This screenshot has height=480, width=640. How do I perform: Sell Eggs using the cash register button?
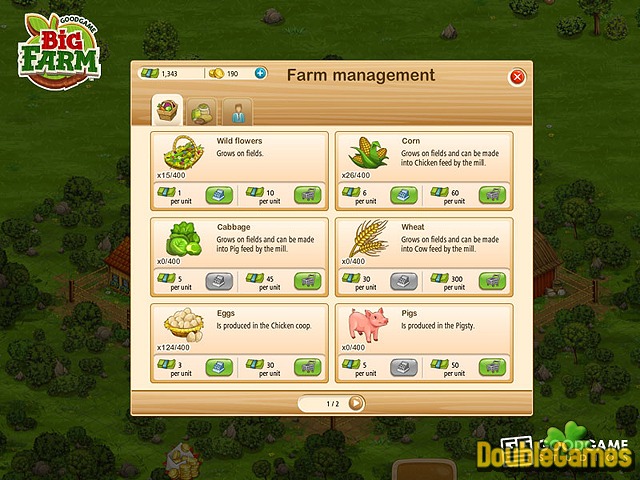(x=220, y=367)
